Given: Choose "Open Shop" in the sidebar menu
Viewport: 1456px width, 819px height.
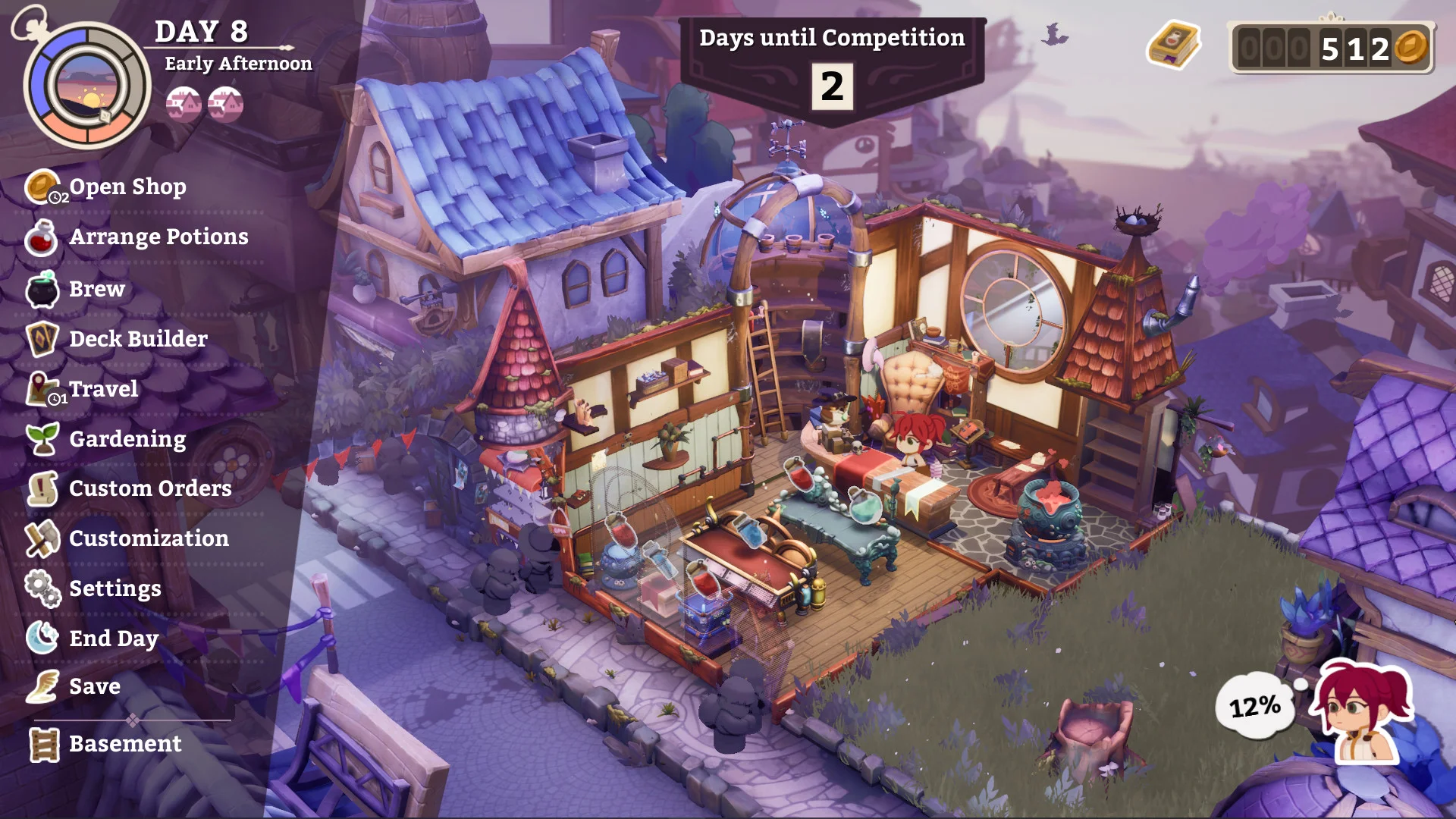Looking at the screenshot, I should pyautogui.click(x=127, y=187).
